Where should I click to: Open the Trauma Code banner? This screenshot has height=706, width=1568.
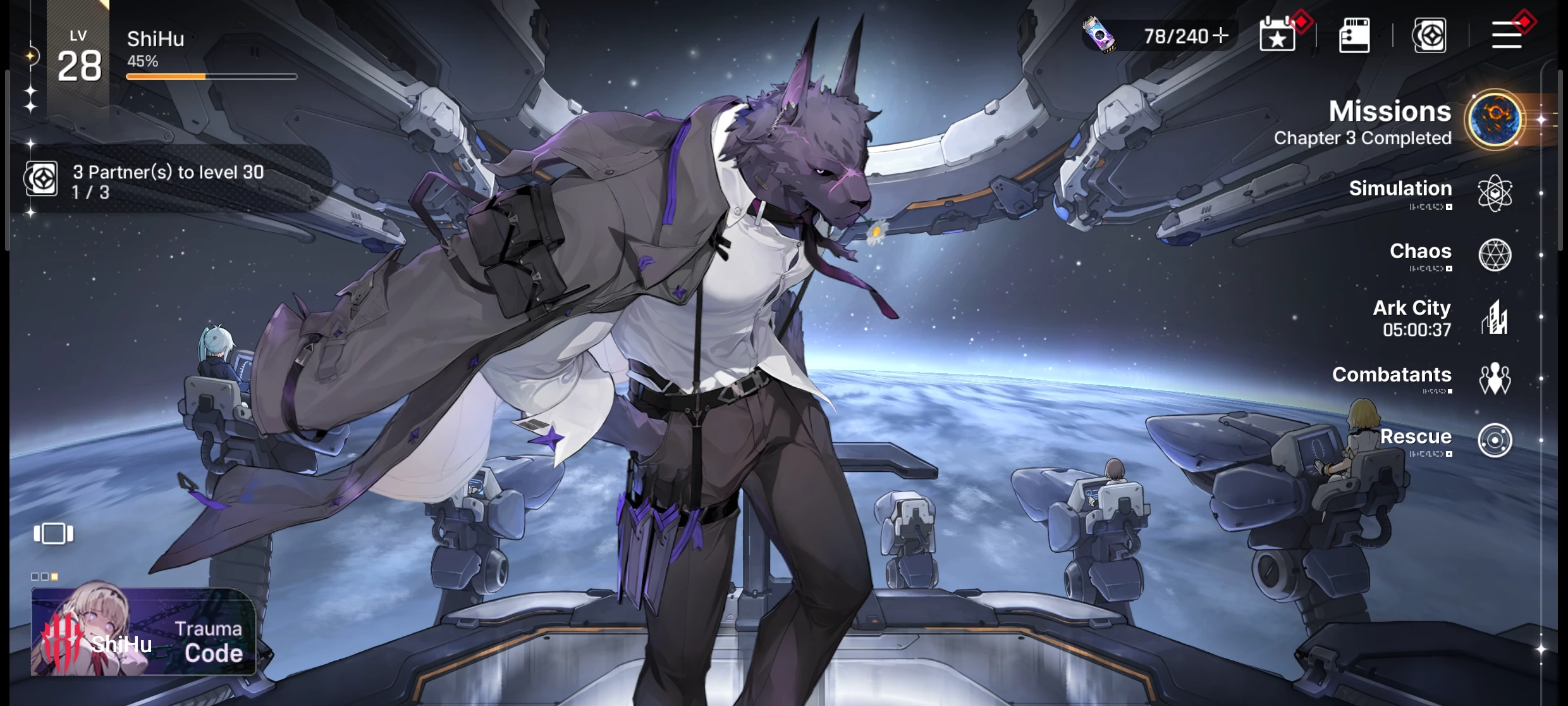tap(144, 631)
